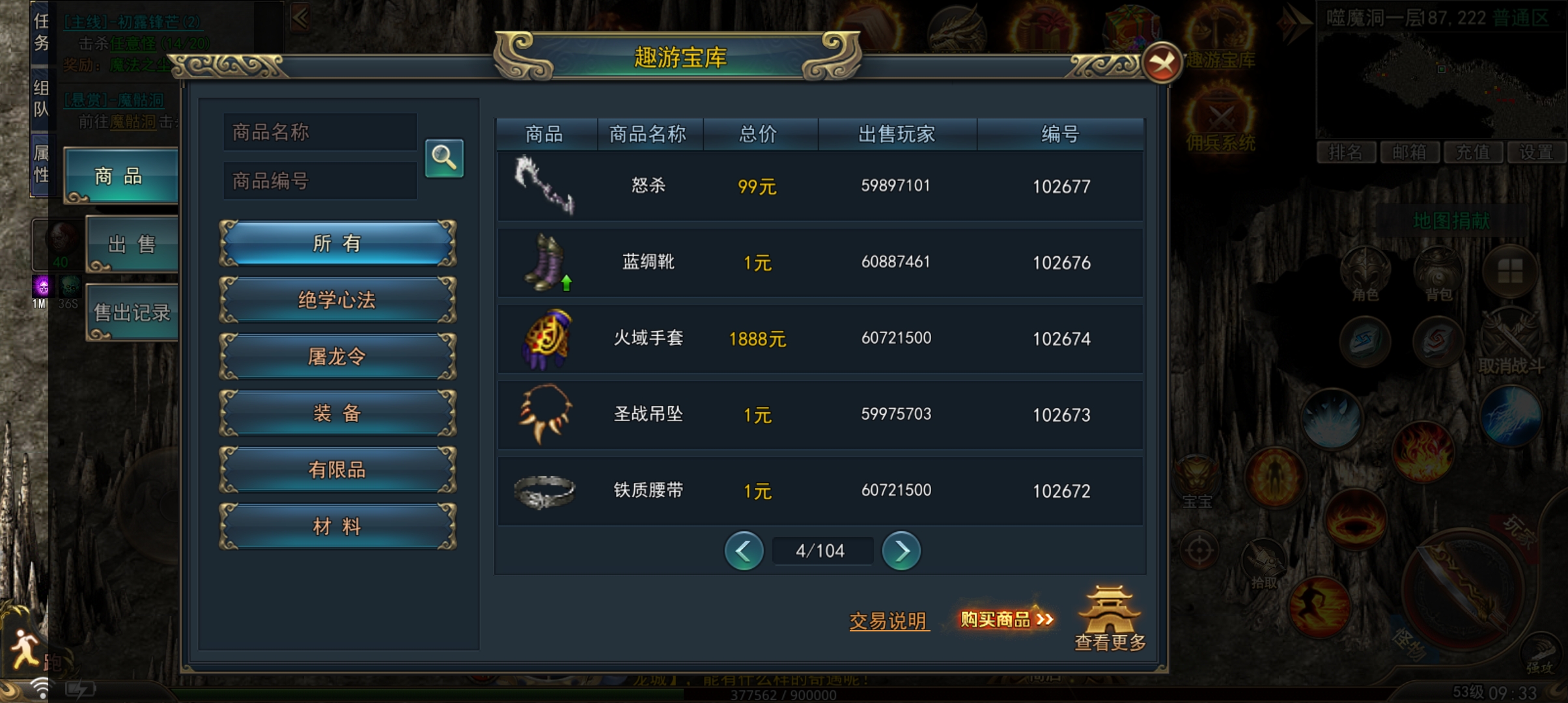Collapse the top bar via double chevron
Screen dimensions: 1568x703
click(300, 18)
